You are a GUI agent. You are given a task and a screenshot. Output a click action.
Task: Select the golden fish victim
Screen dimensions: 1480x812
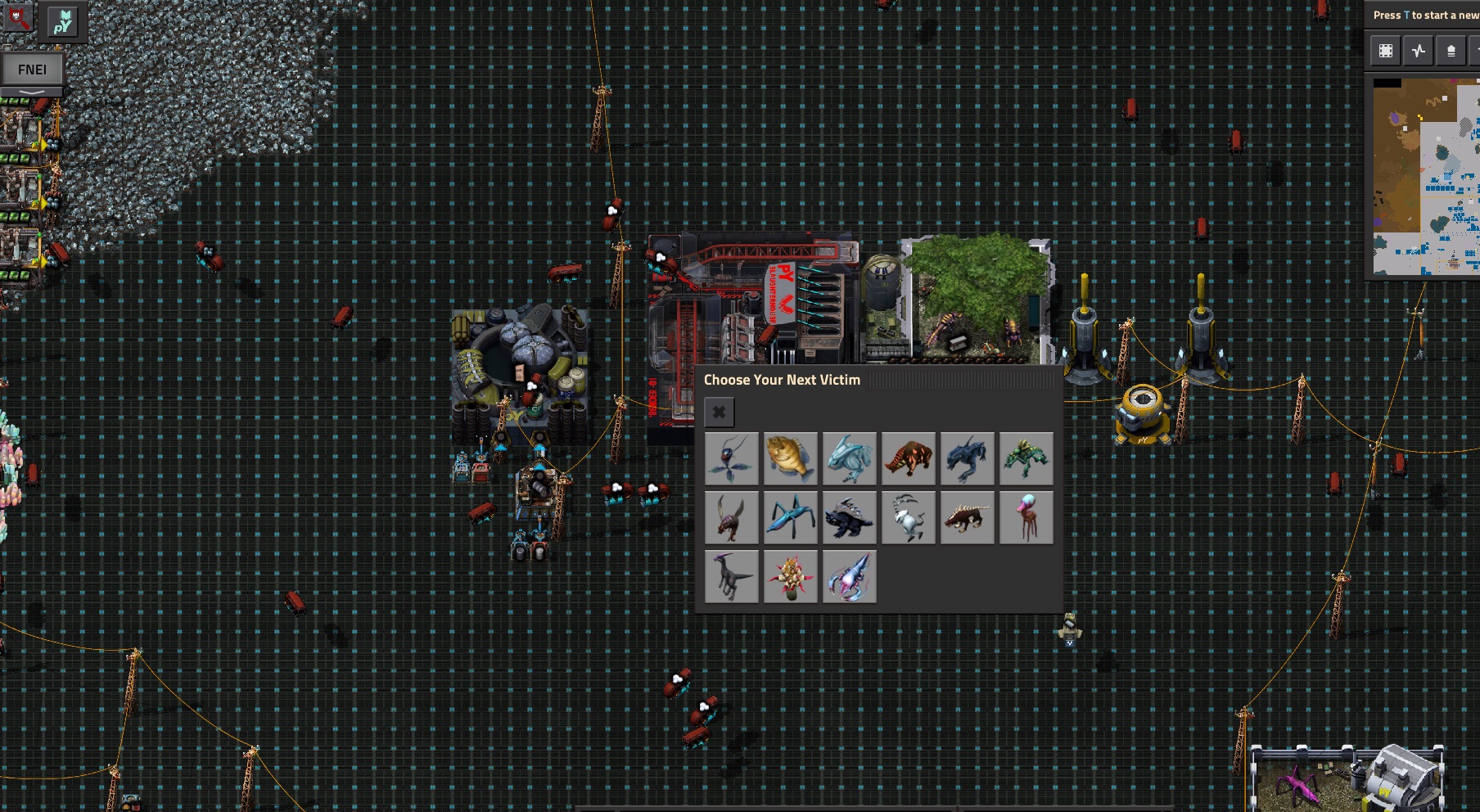click(790, 458)
